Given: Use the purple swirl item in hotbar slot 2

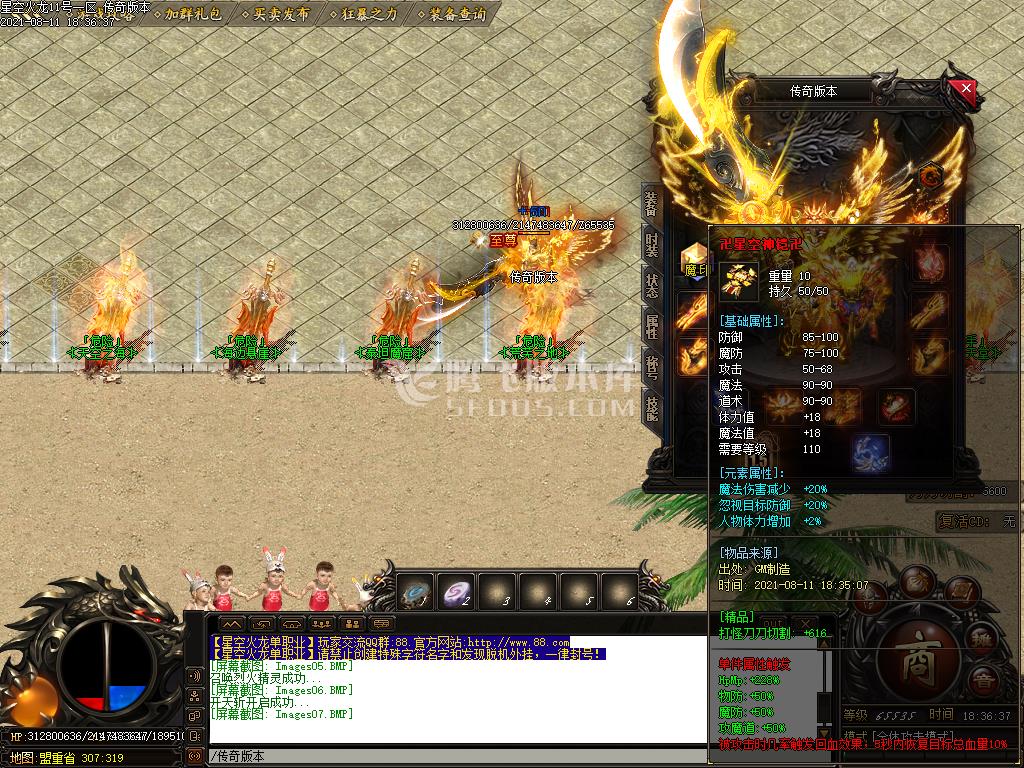Looking at the screenshot, I should click(x=458, y=593).
